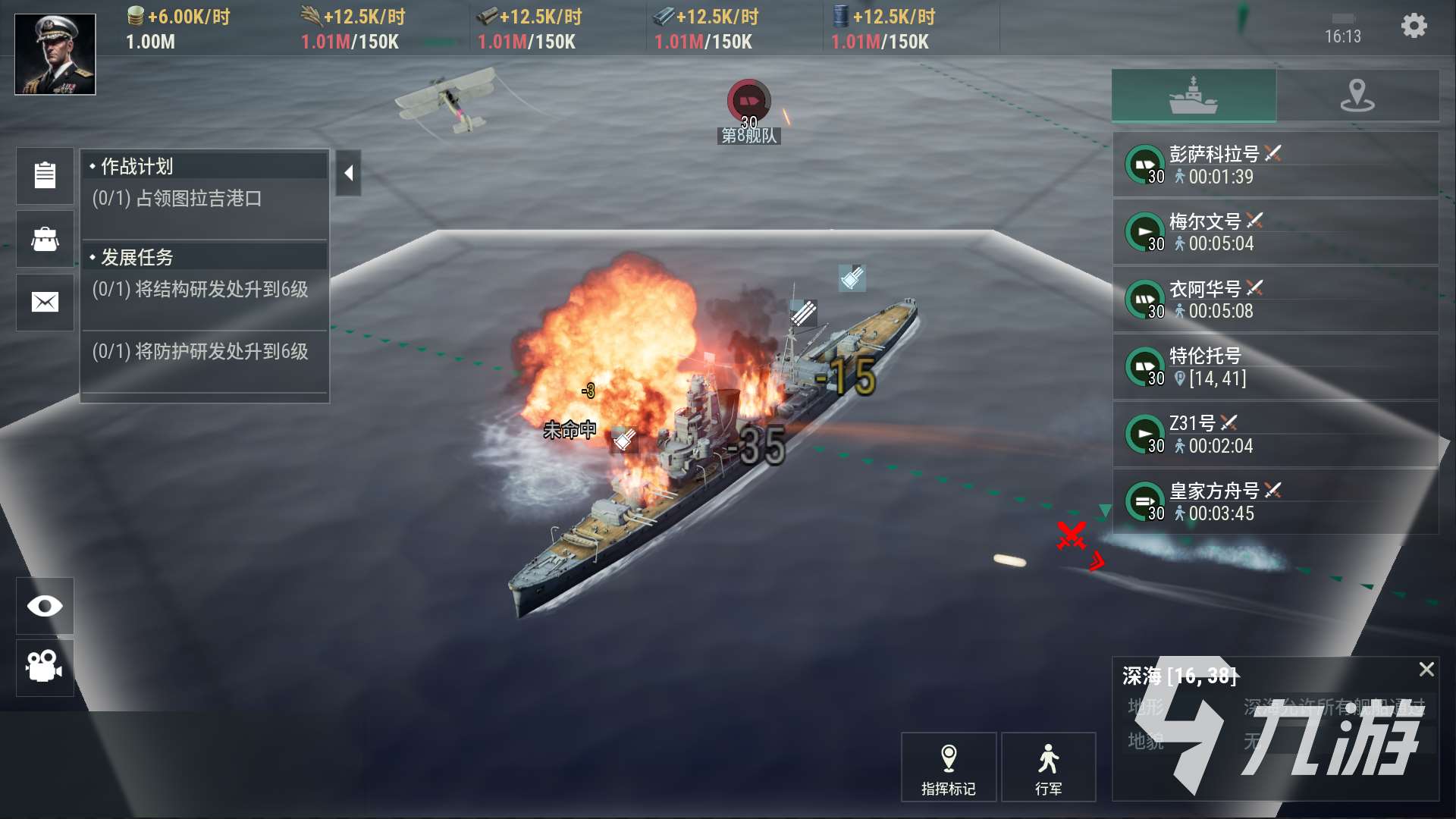Image resolution: width=1456 pixels, height=819 pixels.
Task: Open the briefcase inventory icon
Action: [45, 239]
